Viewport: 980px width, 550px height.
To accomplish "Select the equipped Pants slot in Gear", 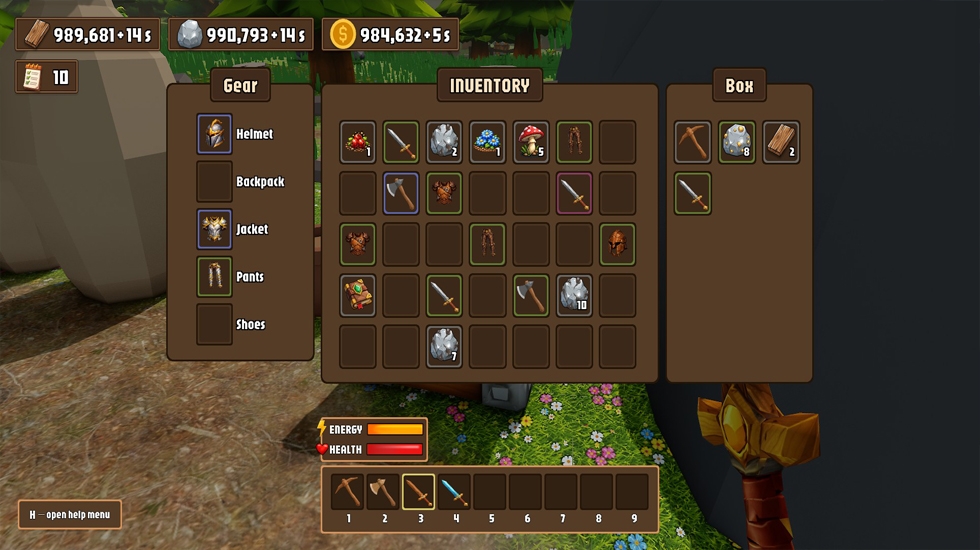I will click(x=214, y=277).
